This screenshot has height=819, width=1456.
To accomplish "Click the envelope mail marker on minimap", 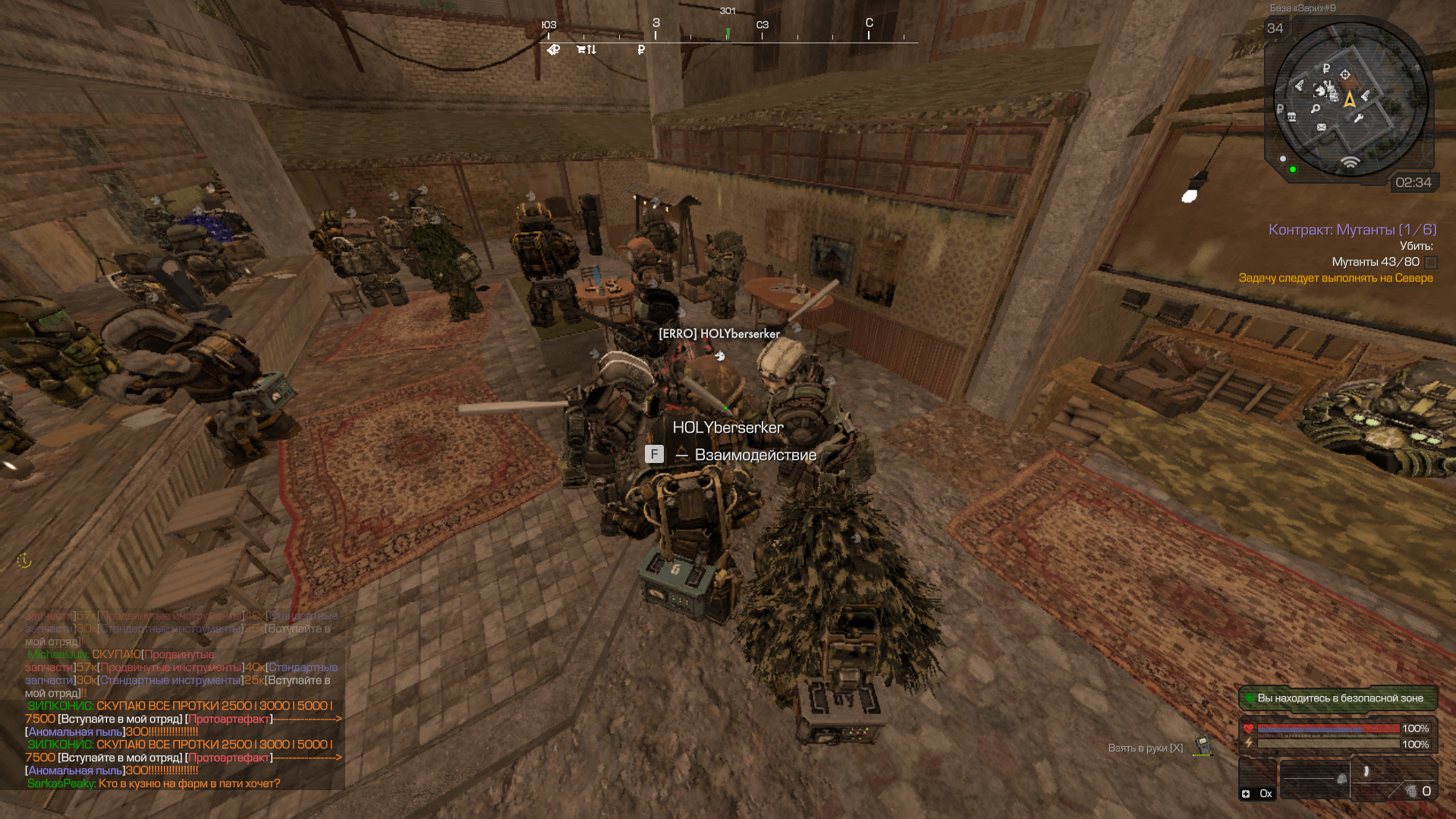I will [x=1322, y=127].
